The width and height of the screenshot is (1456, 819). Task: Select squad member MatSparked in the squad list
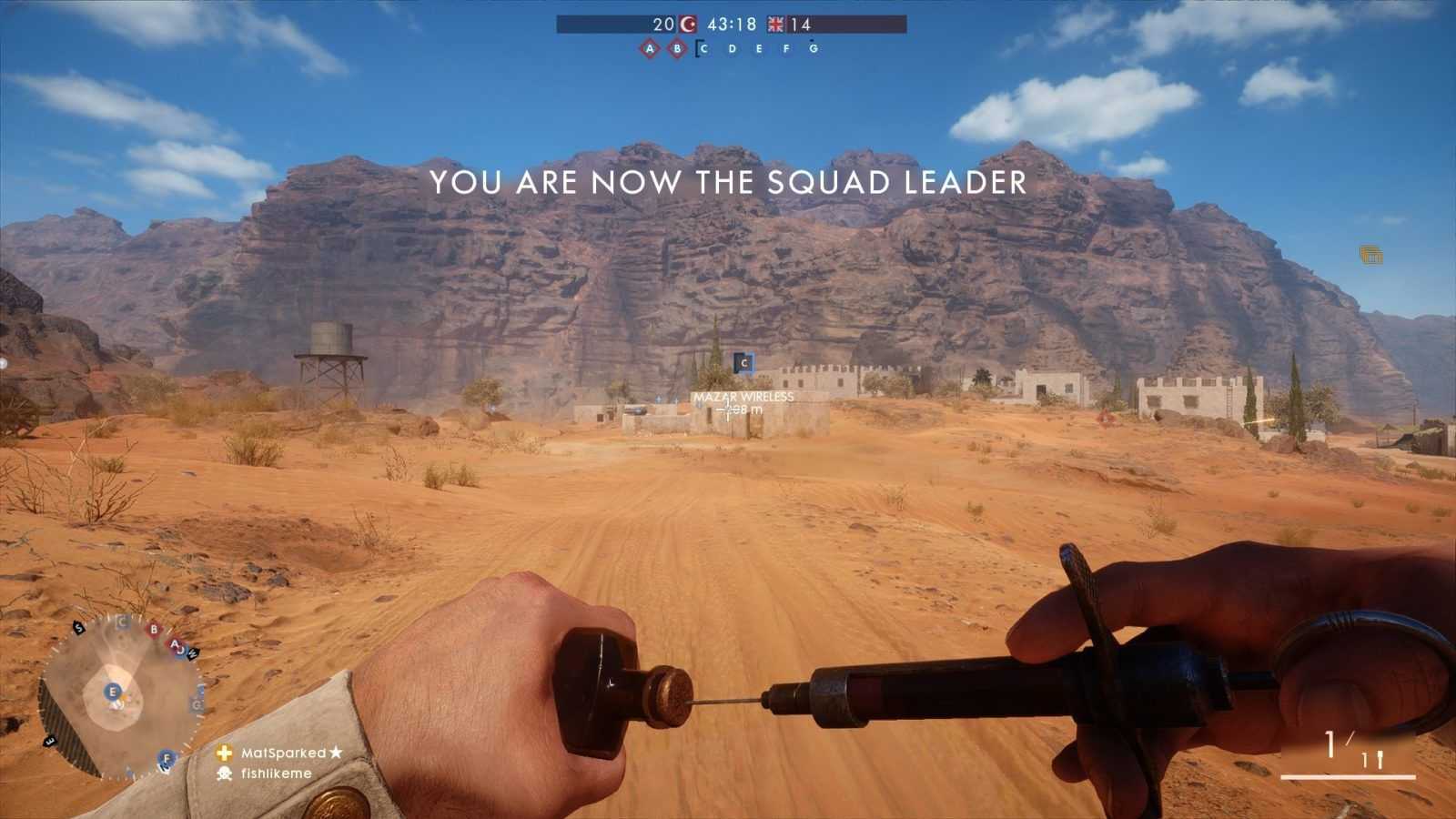[283, 753]
